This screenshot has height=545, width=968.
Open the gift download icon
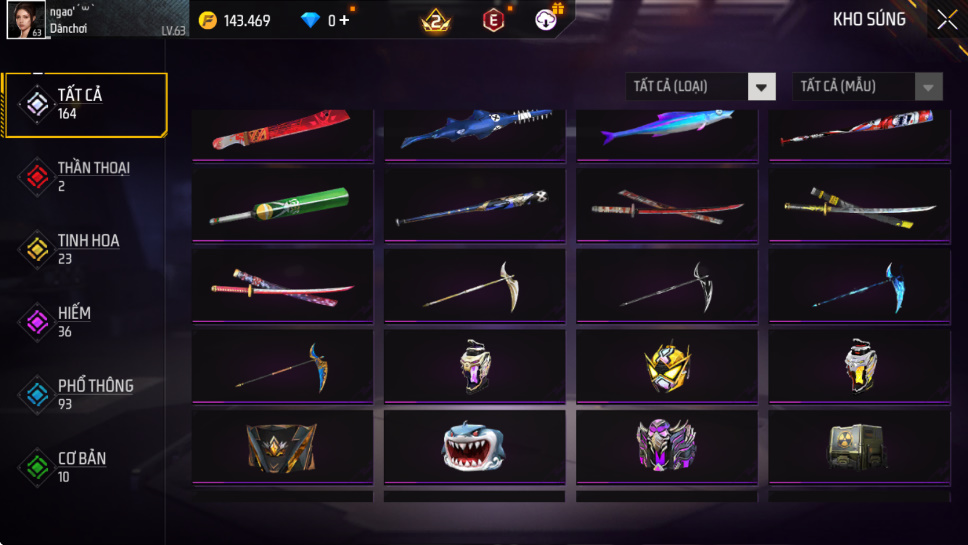tap(548, 19)
